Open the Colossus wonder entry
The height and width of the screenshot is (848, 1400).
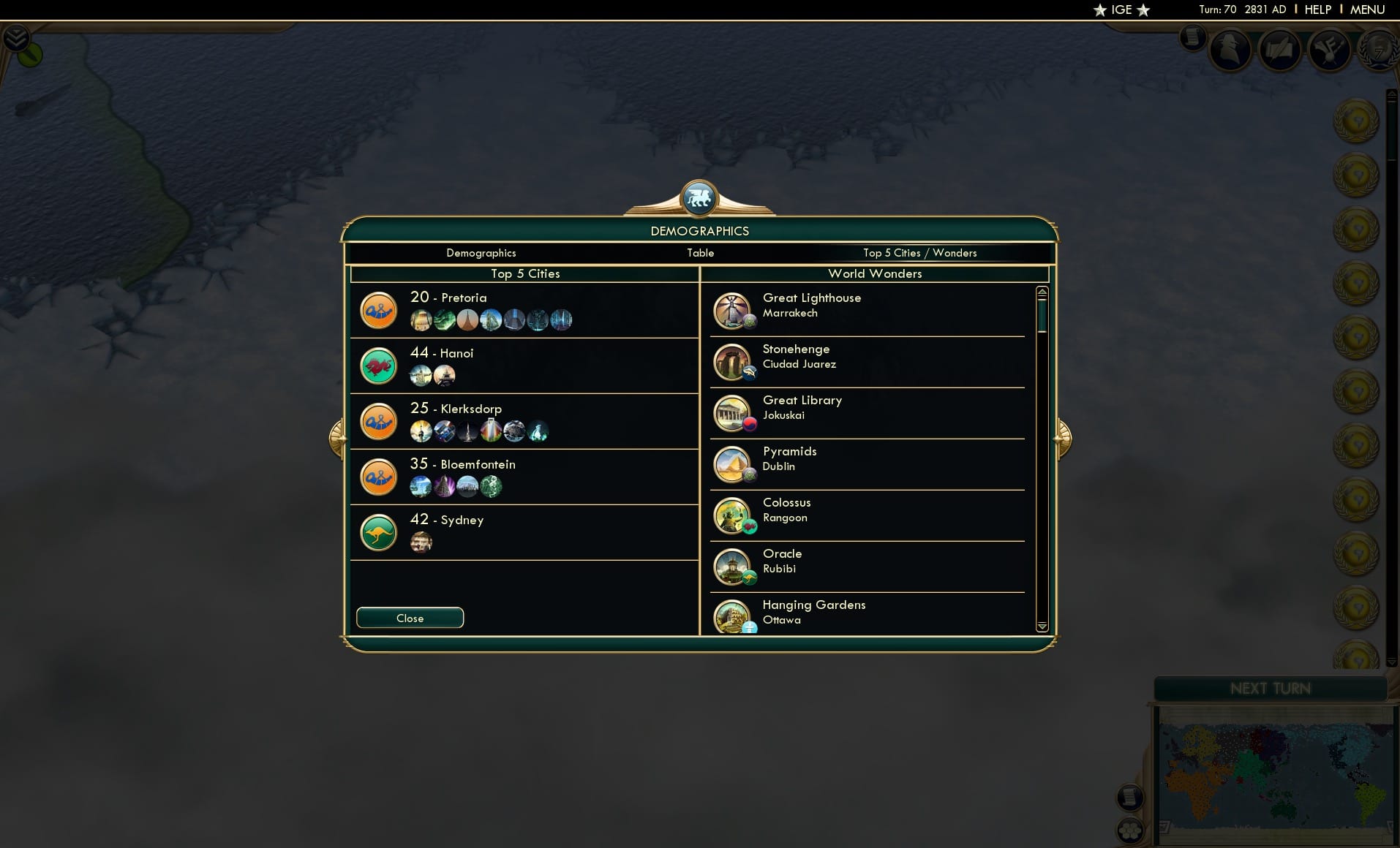[x=734, y=515]
